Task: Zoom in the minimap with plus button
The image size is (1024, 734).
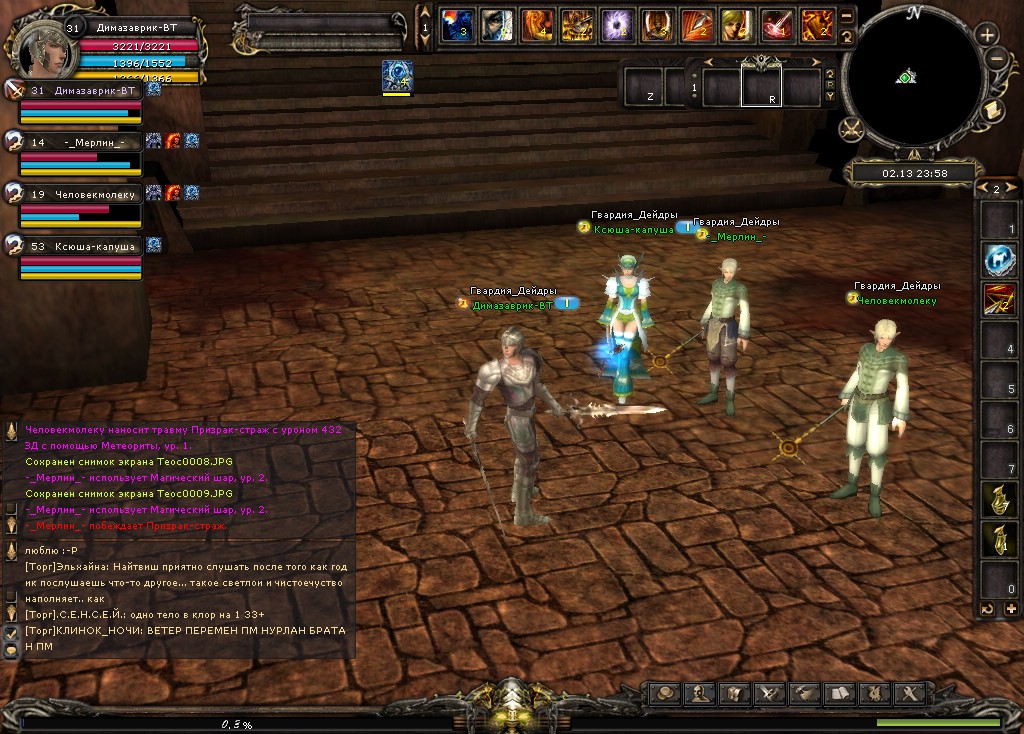Action: tap(987, 34)
